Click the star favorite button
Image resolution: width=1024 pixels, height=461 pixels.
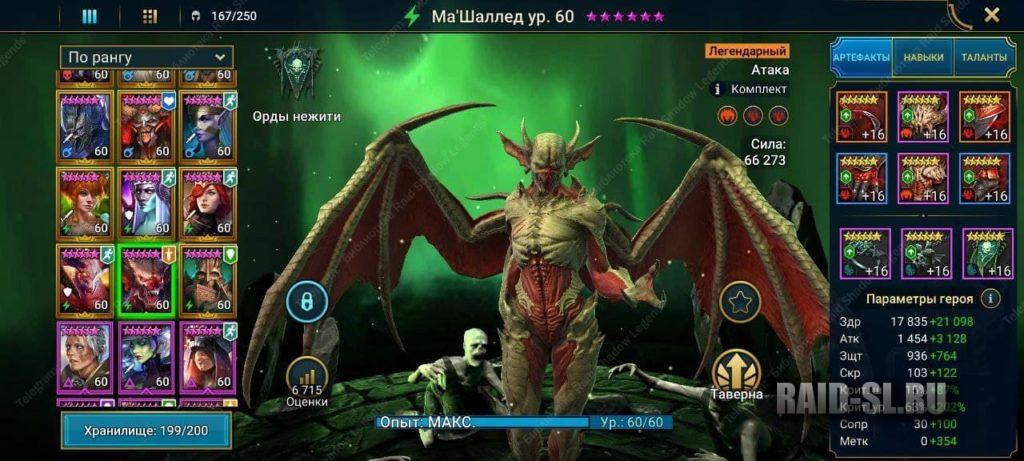click(739, 300)
